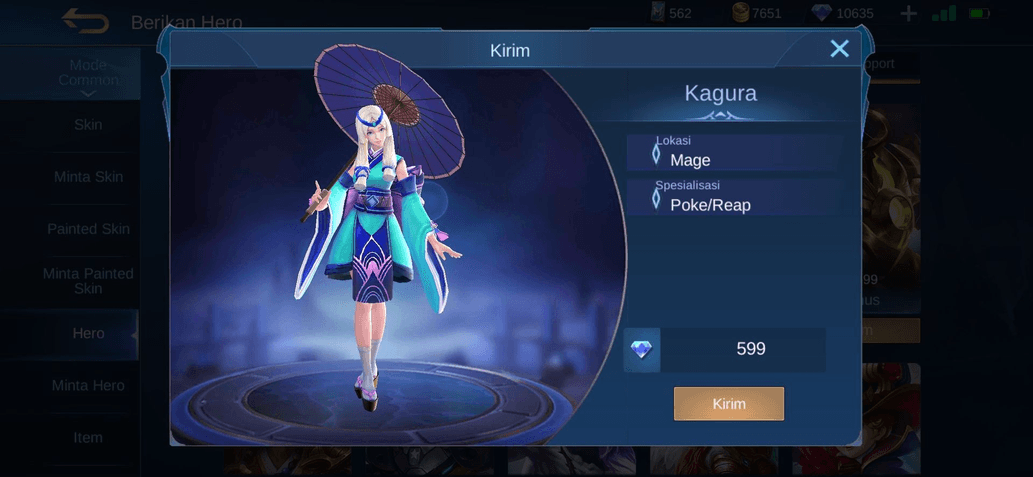Screen dimensions: 1033x477
Task: Switch to the Minta Skin tab
Action: coord(88,177)
